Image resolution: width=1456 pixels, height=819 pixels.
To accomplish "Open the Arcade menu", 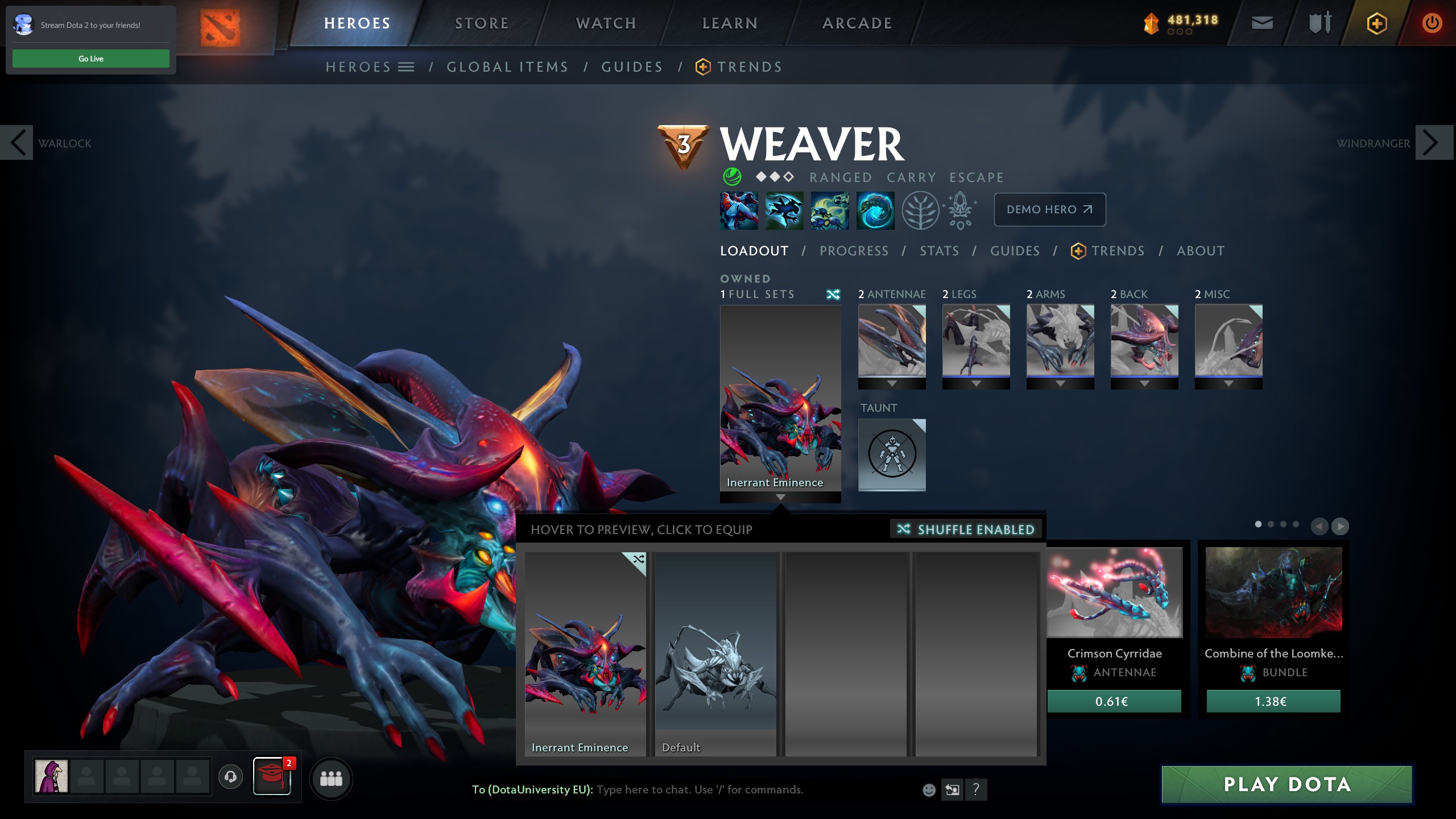I will point(857,23).
